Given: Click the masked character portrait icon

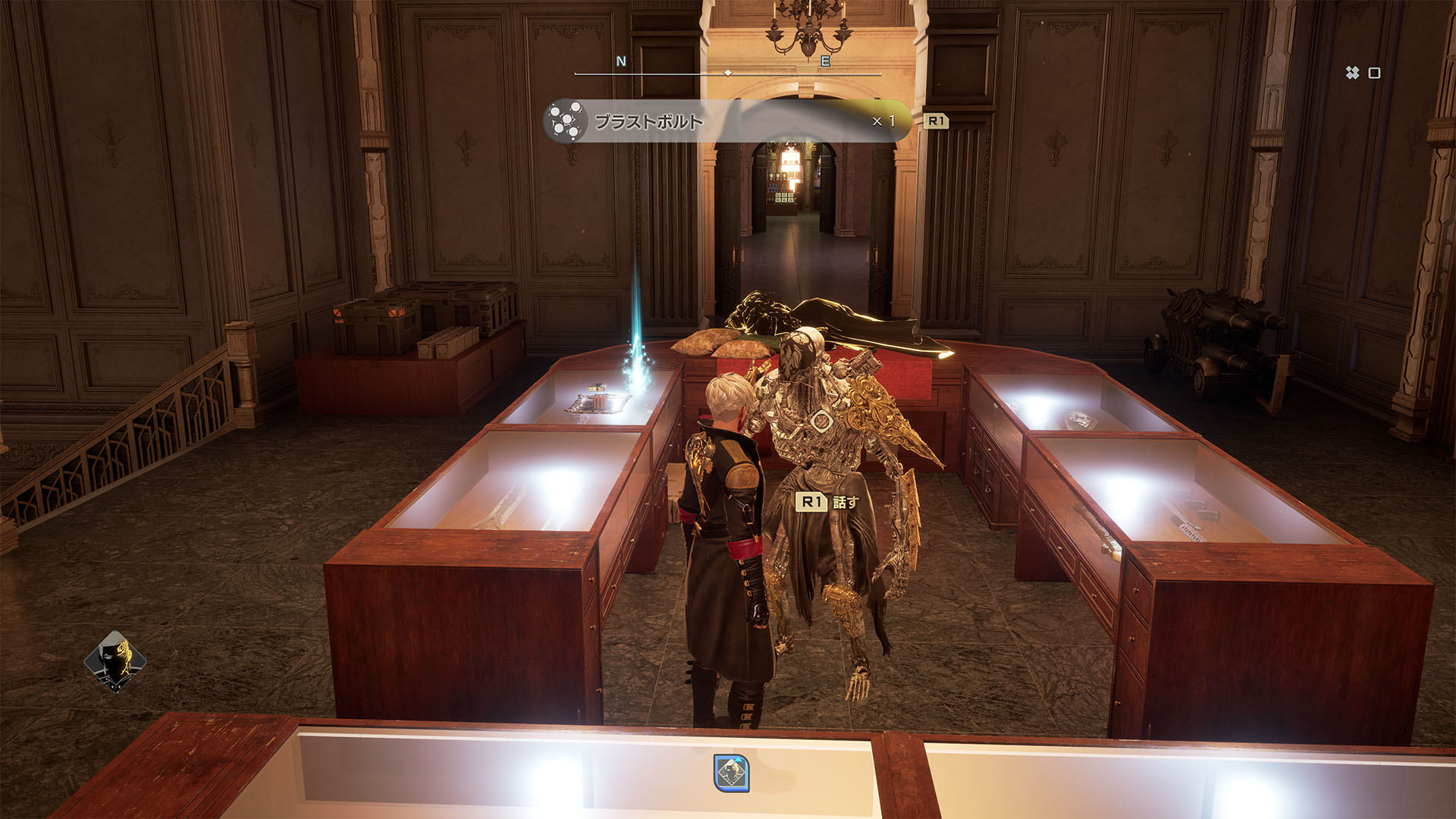Looking at the screenshot, I should (x=115, y=661).
